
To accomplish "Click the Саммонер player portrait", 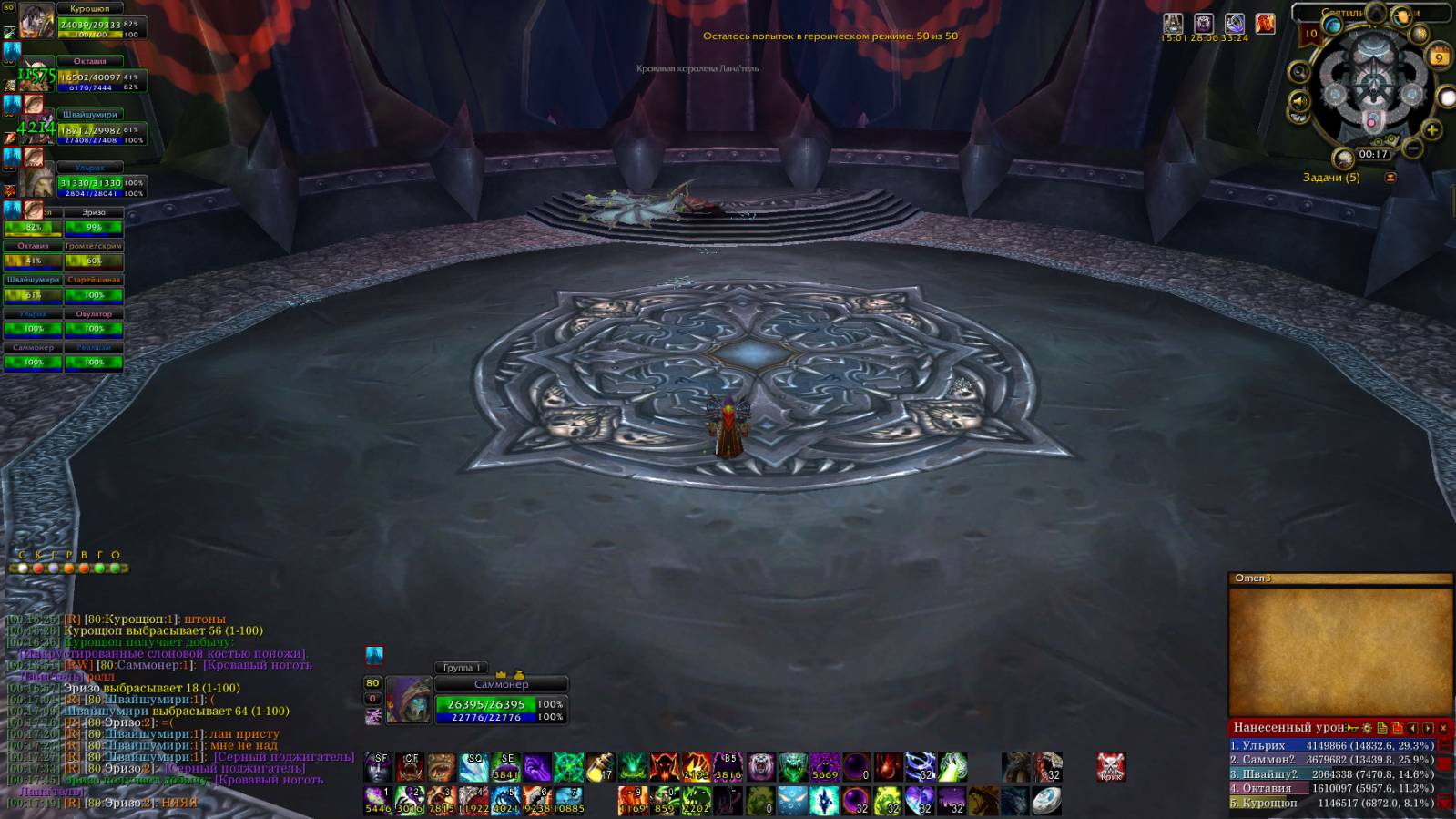I will (x=408, y=700).
